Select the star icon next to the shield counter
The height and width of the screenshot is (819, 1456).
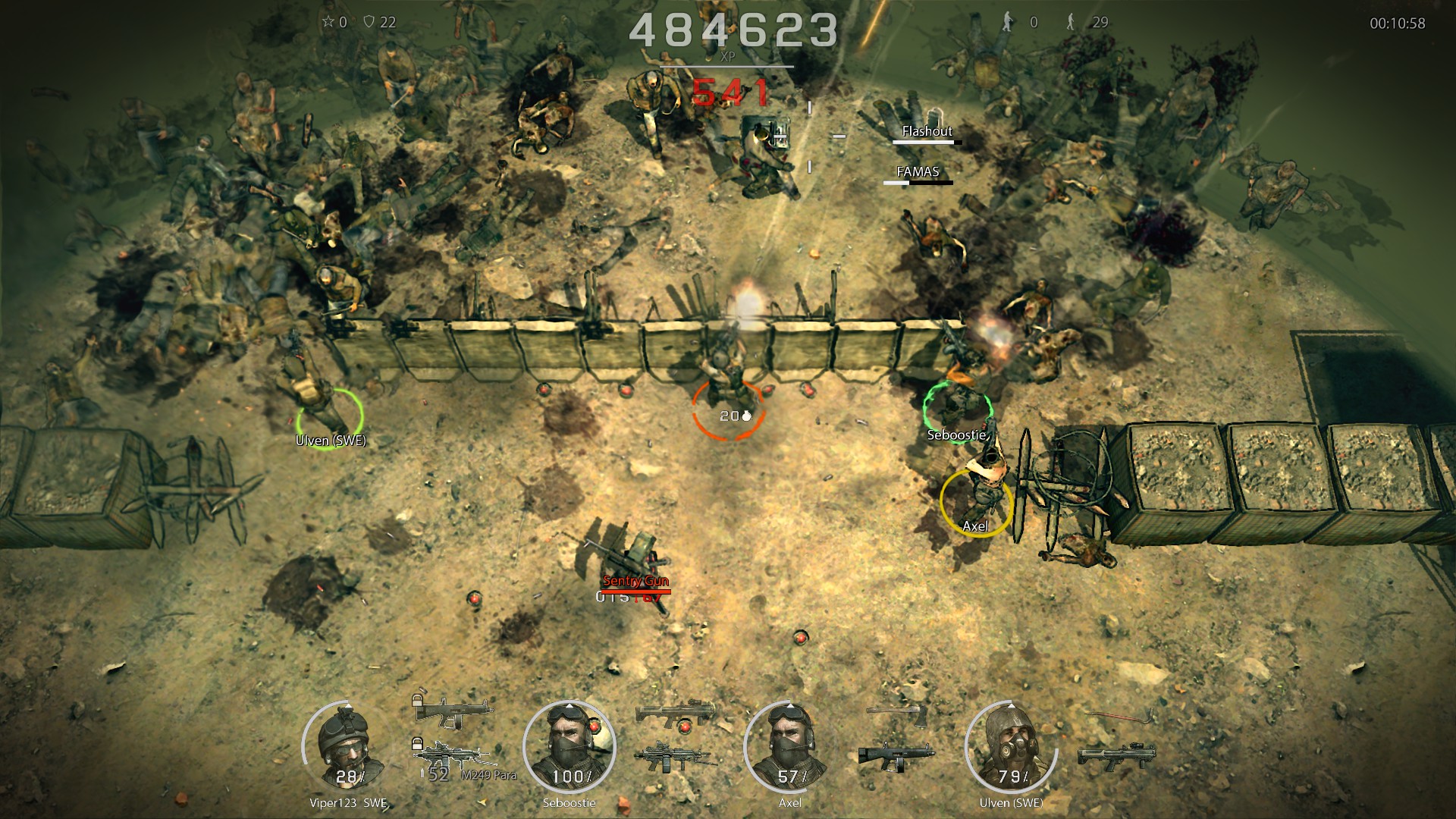tap(328, 20)
